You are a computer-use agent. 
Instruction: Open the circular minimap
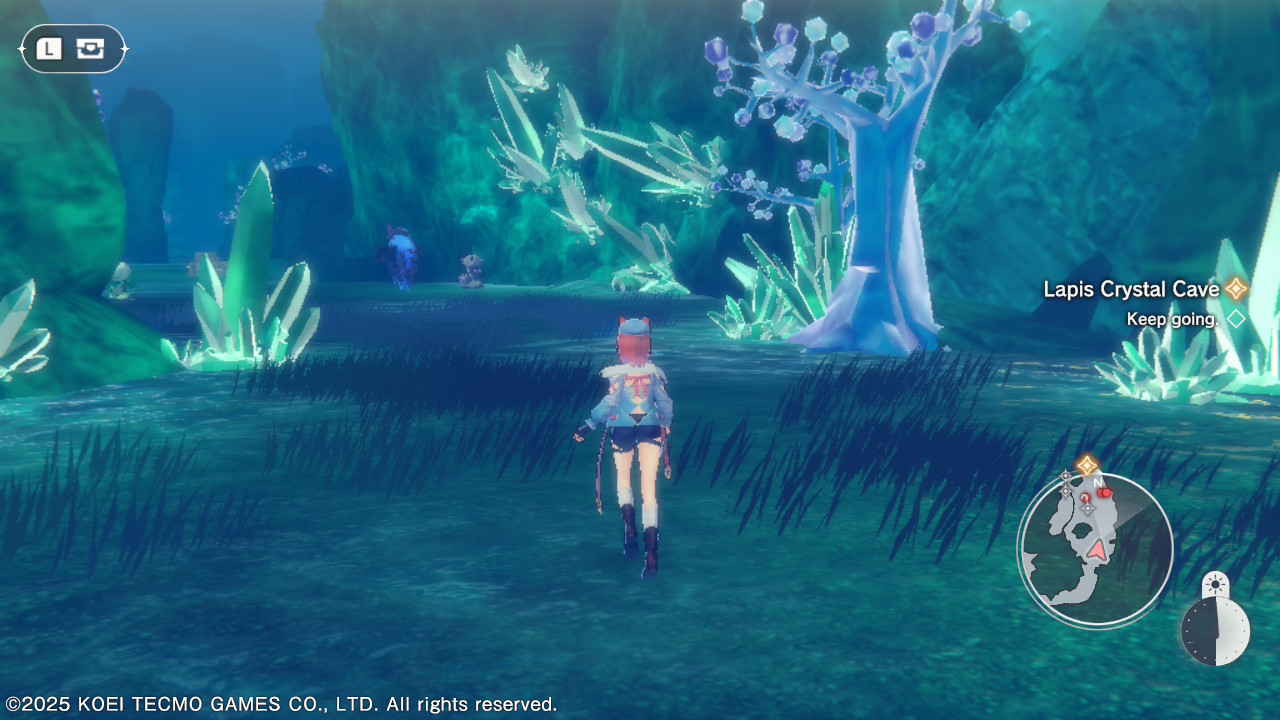click(x=1095, y=550)
